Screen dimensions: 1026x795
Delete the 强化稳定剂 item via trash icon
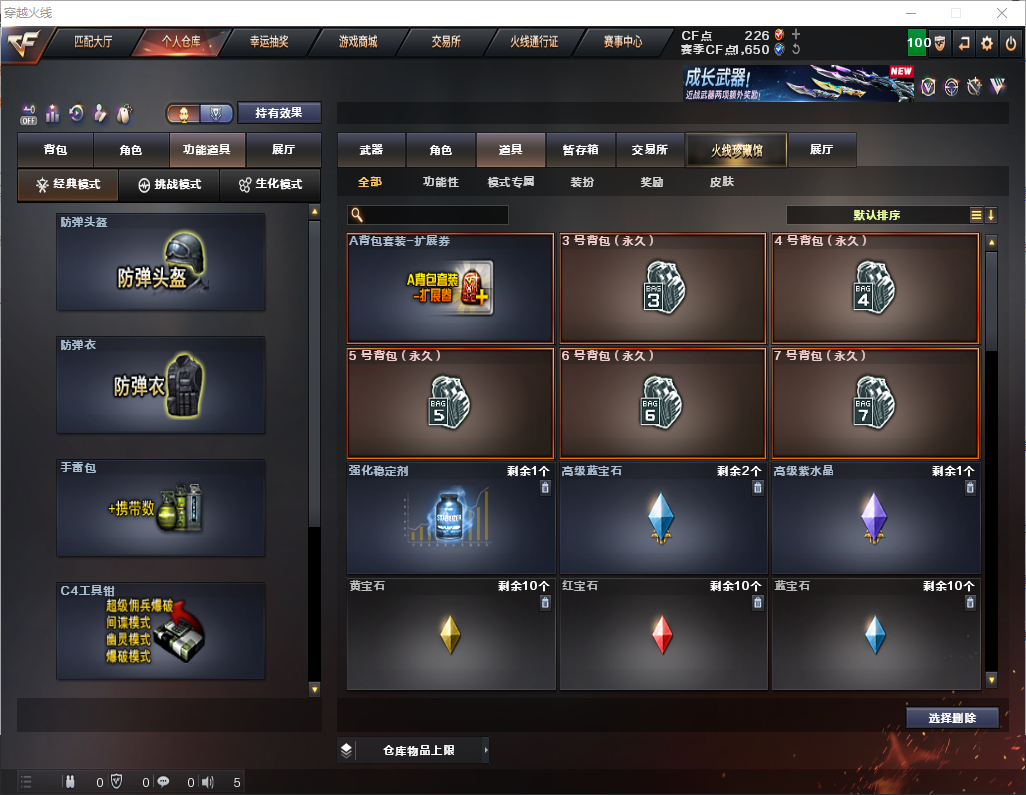545,488
